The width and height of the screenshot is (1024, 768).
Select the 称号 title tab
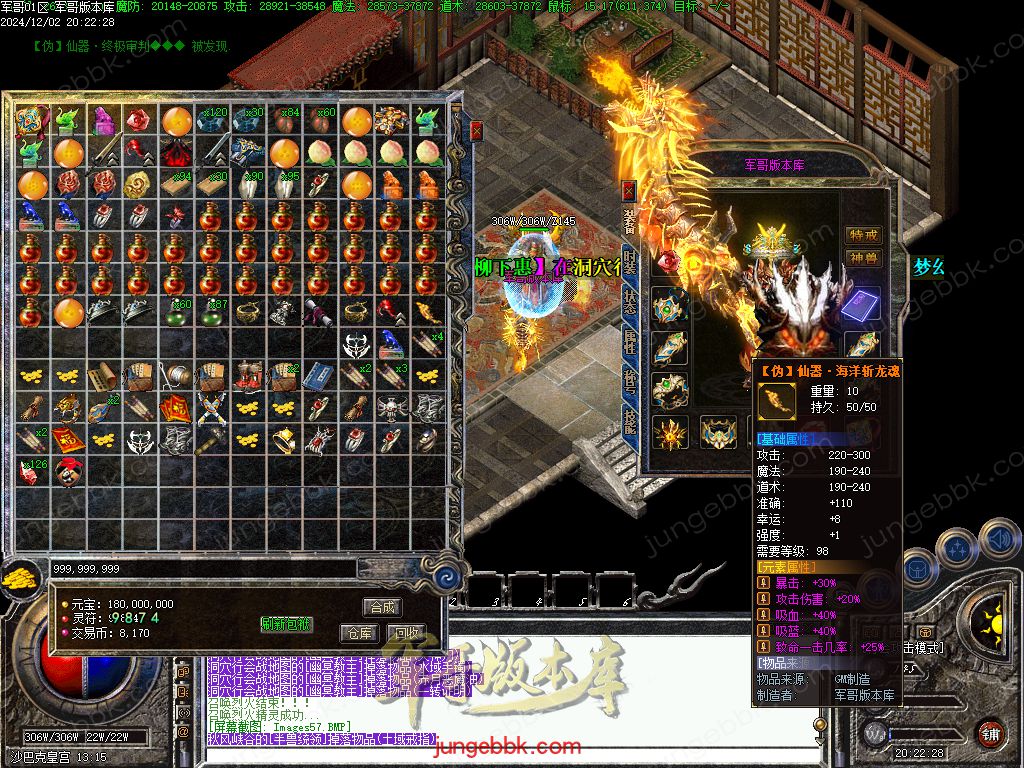click(629, 383)
